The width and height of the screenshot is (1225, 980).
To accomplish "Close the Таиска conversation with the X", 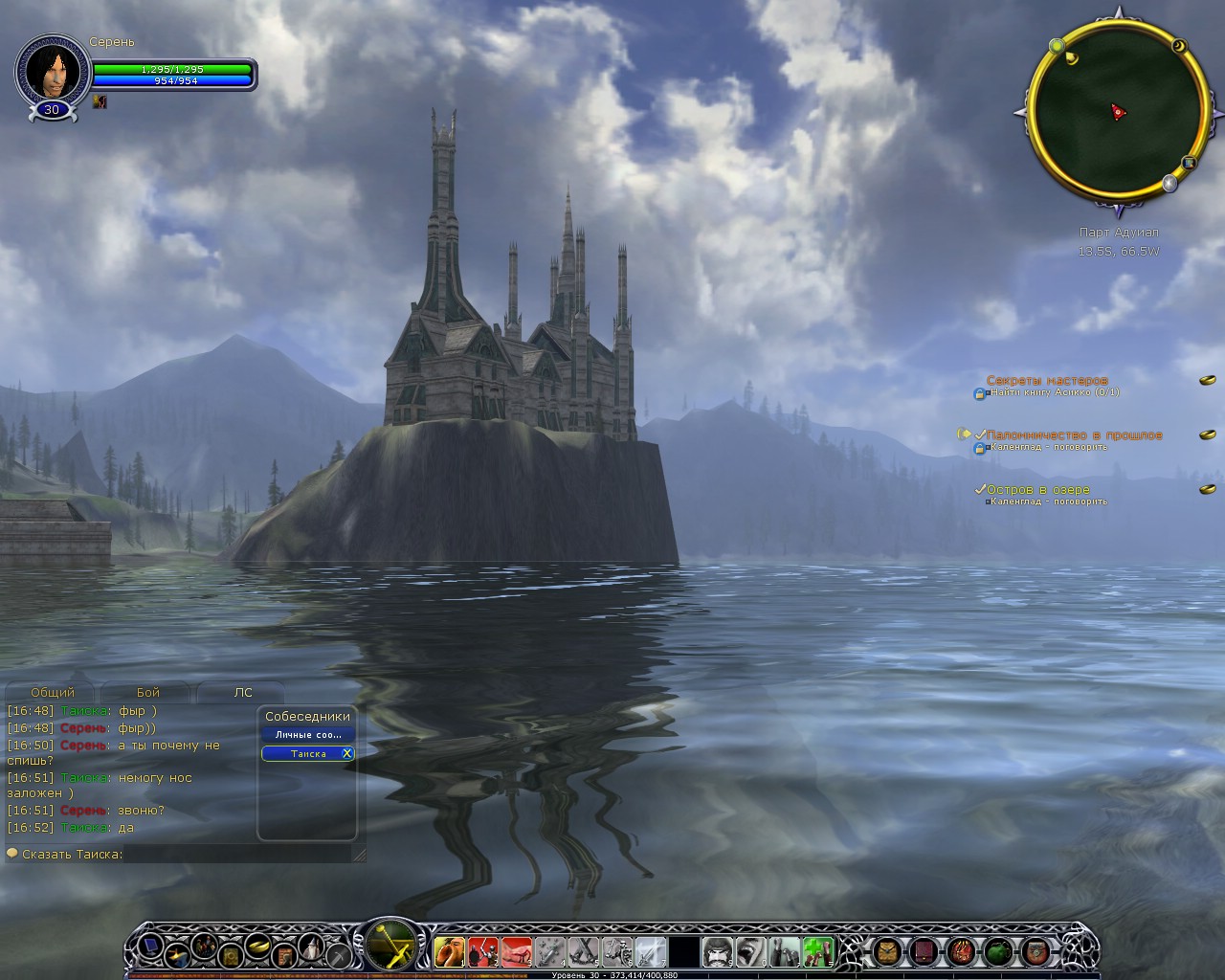I will [346, 754].
